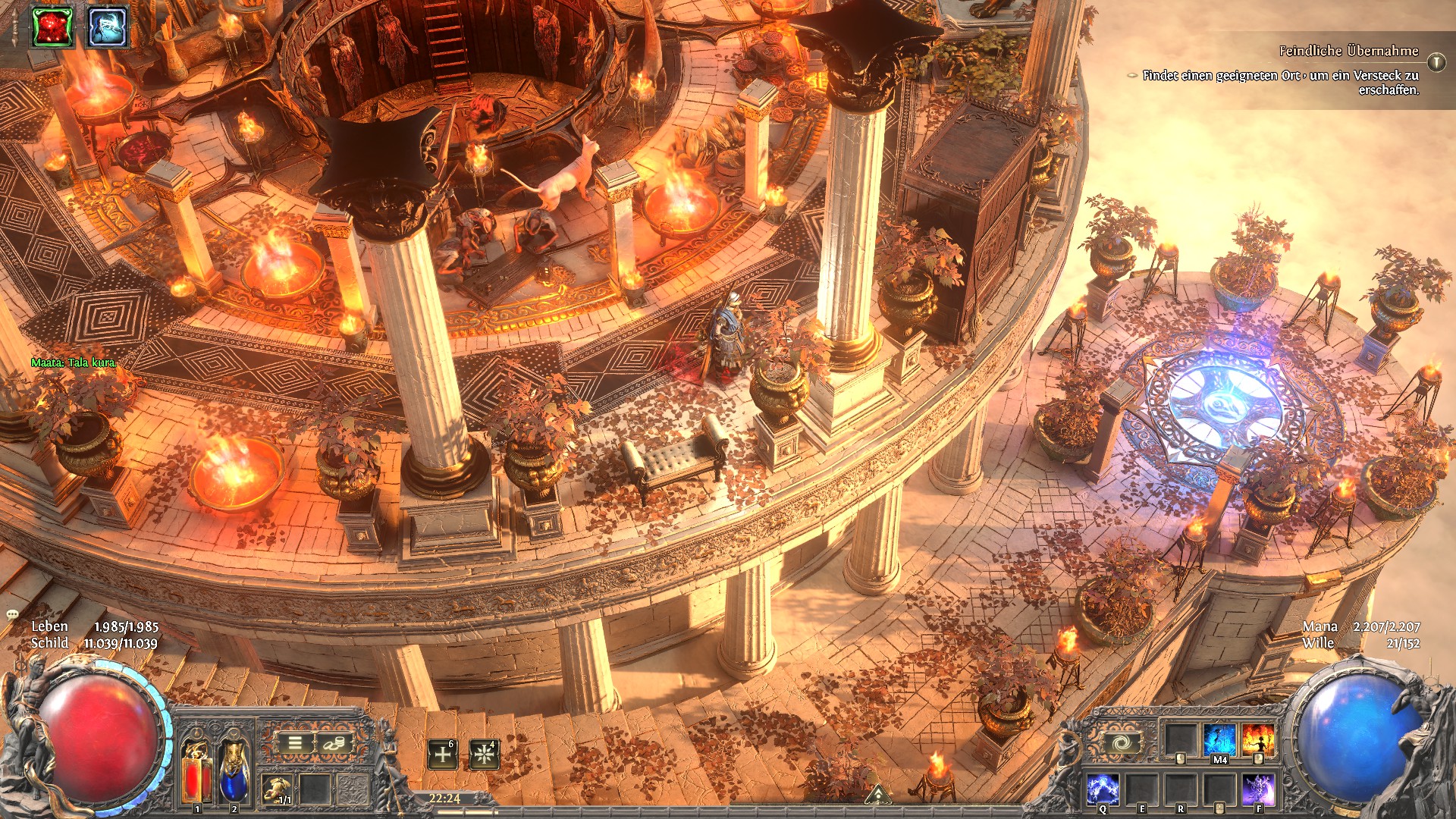1456x819 pixels.
Task: Click the red skull buff icon
Action: [52, 27]
